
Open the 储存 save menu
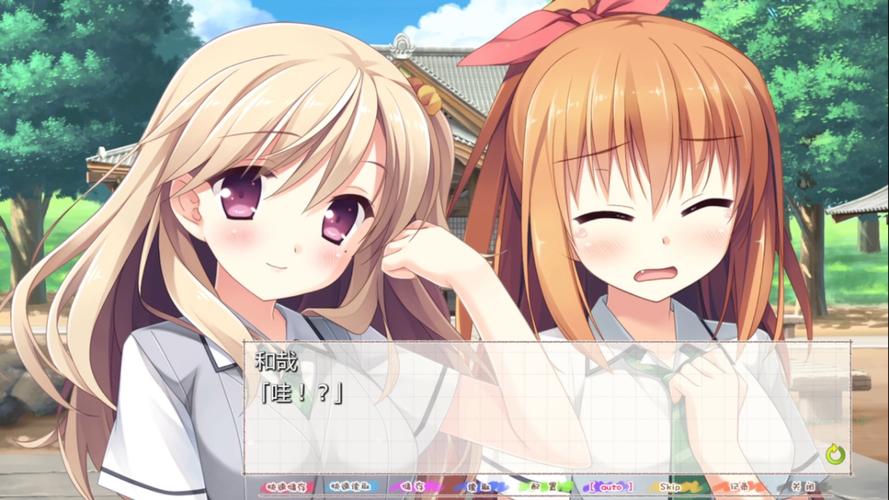pyautogui.click(x=412, y=487)
